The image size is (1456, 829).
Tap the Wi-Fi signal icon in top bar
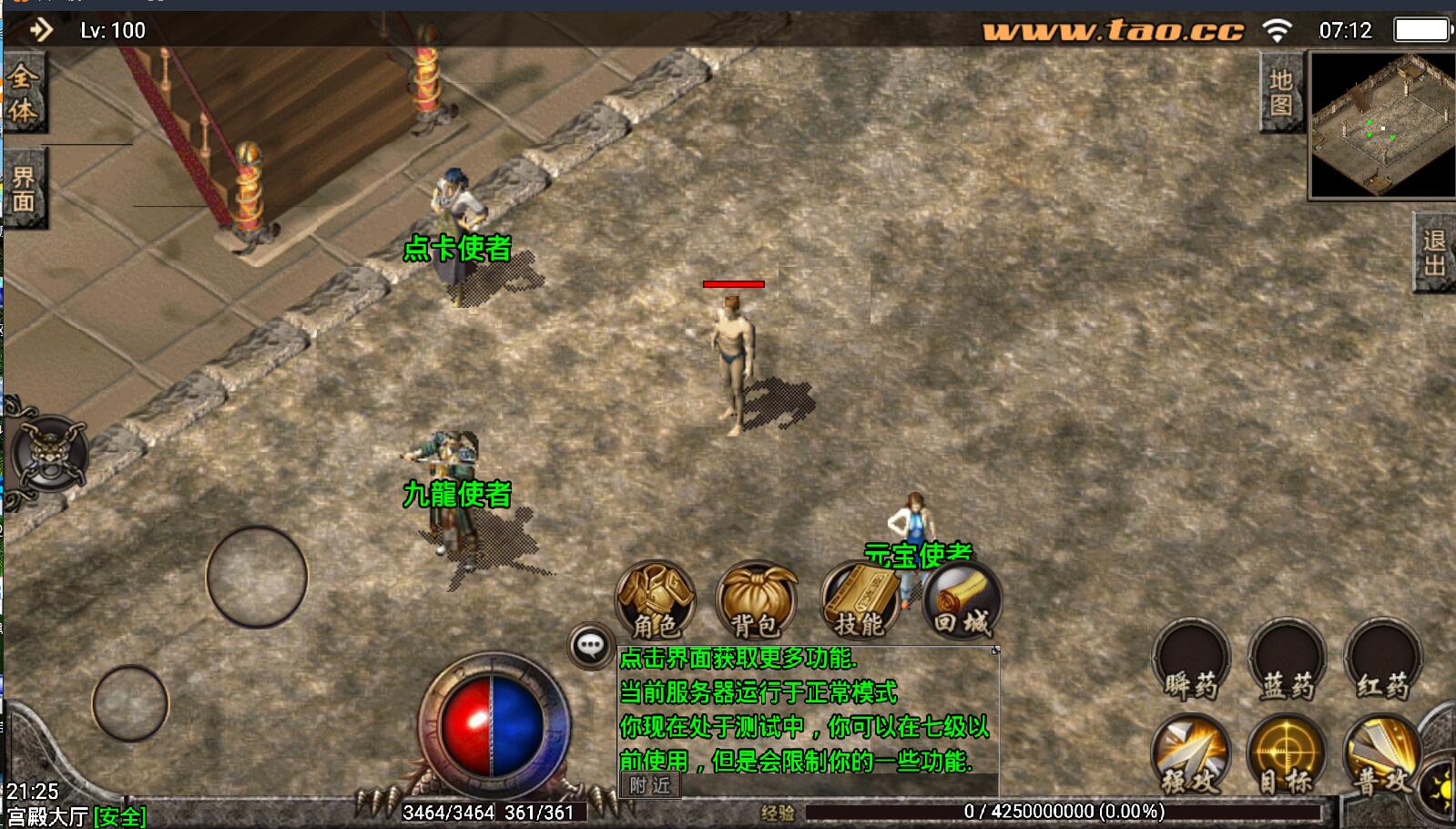(1279, 28)
